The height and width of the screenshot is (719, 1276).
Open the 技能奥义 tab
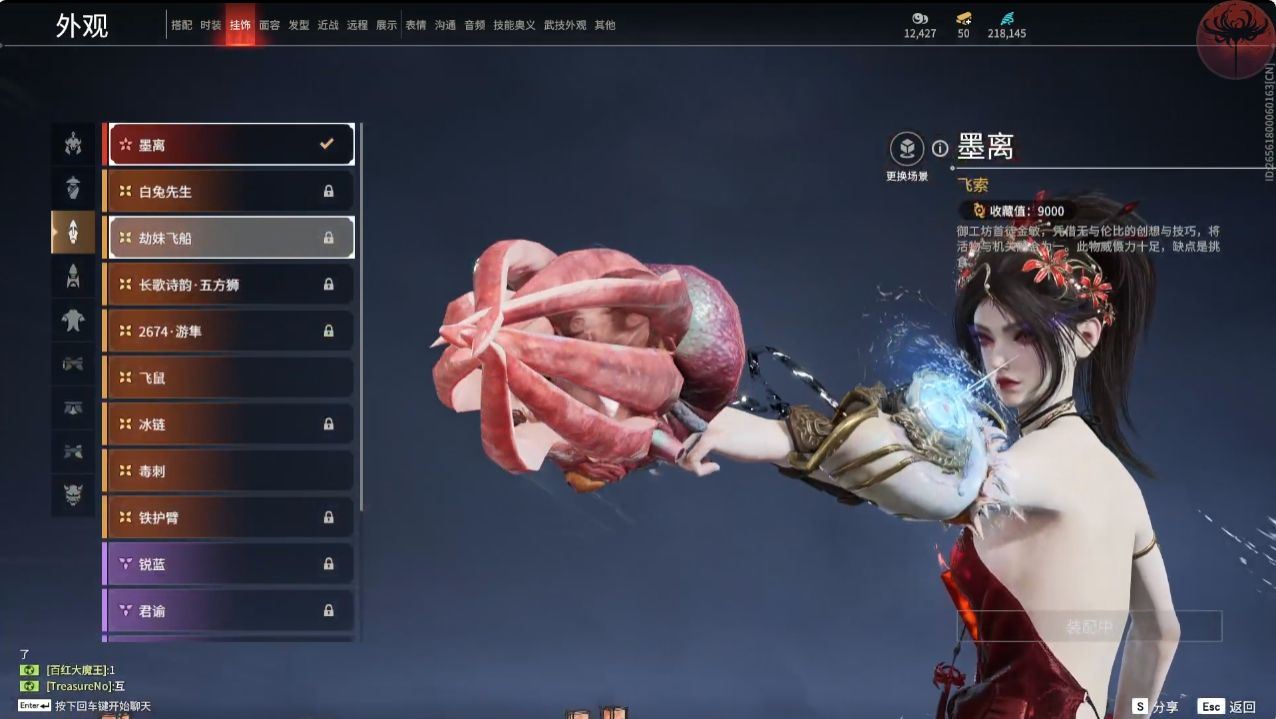[x=514, y=25]
